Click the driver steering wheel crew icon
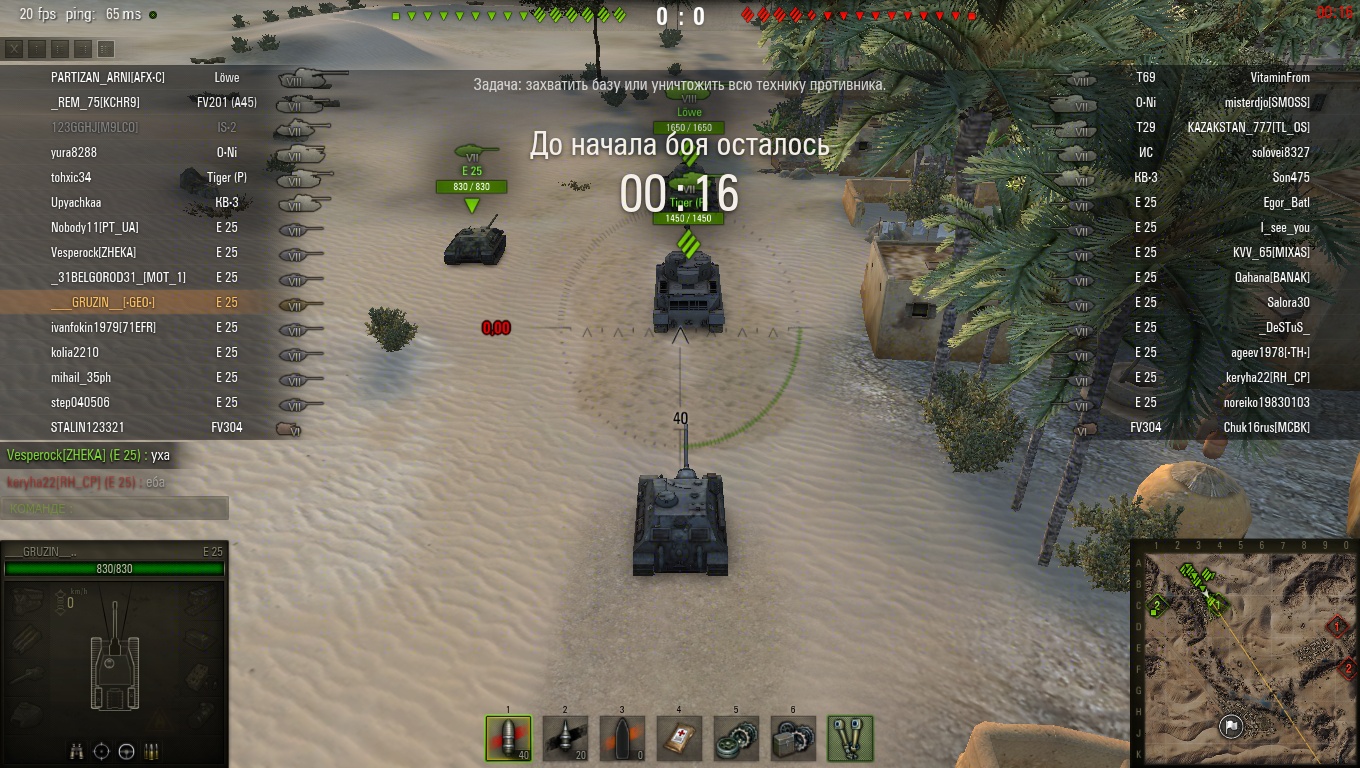The width and height of the screenshot is (1360, 768). pos(127,751)
